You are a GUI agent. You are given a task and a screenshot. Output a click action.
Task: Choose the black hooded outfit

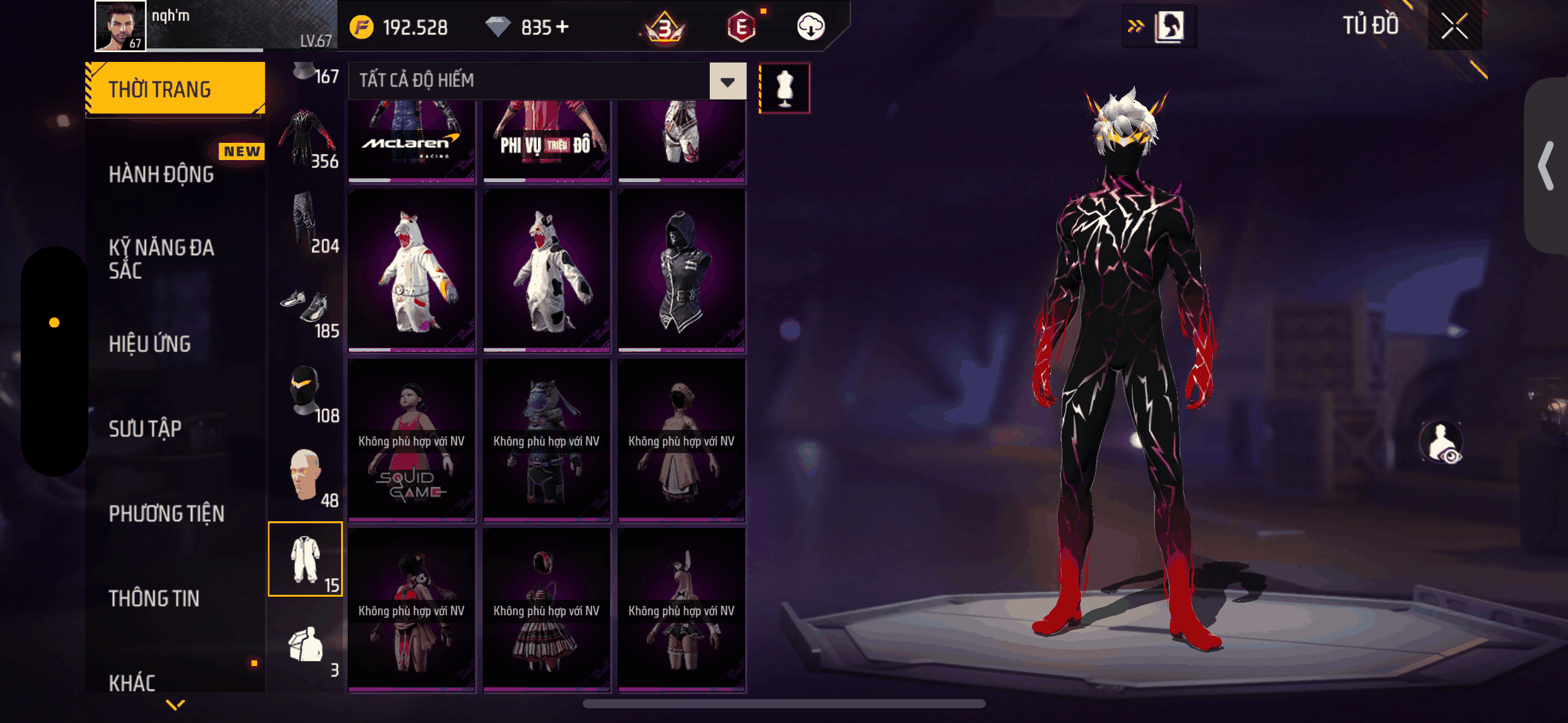pyautogui.click(x=682, y=270)
